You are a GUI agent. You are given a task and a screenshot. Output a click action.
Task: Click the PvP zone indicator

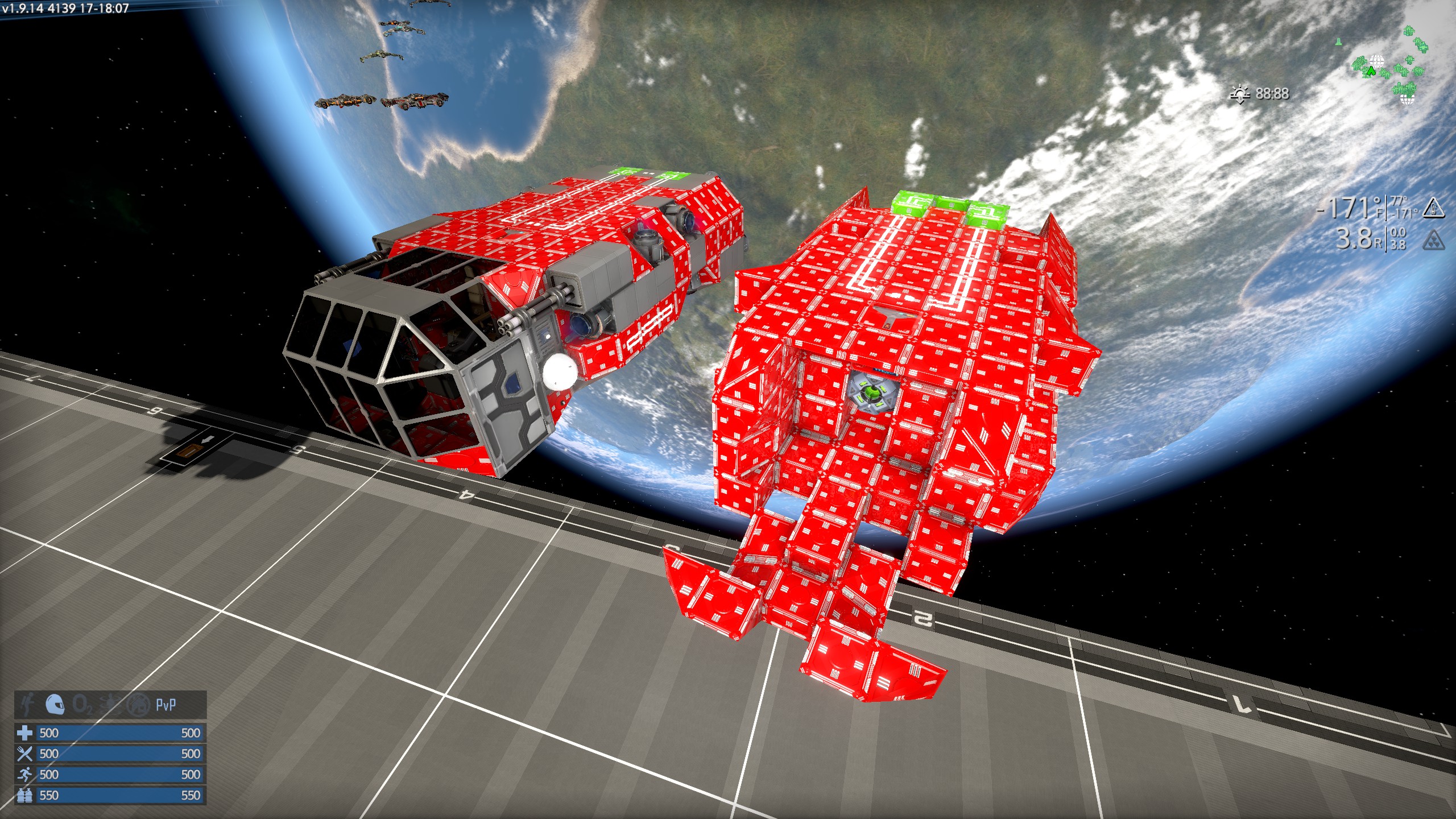[x=166, y=705]
